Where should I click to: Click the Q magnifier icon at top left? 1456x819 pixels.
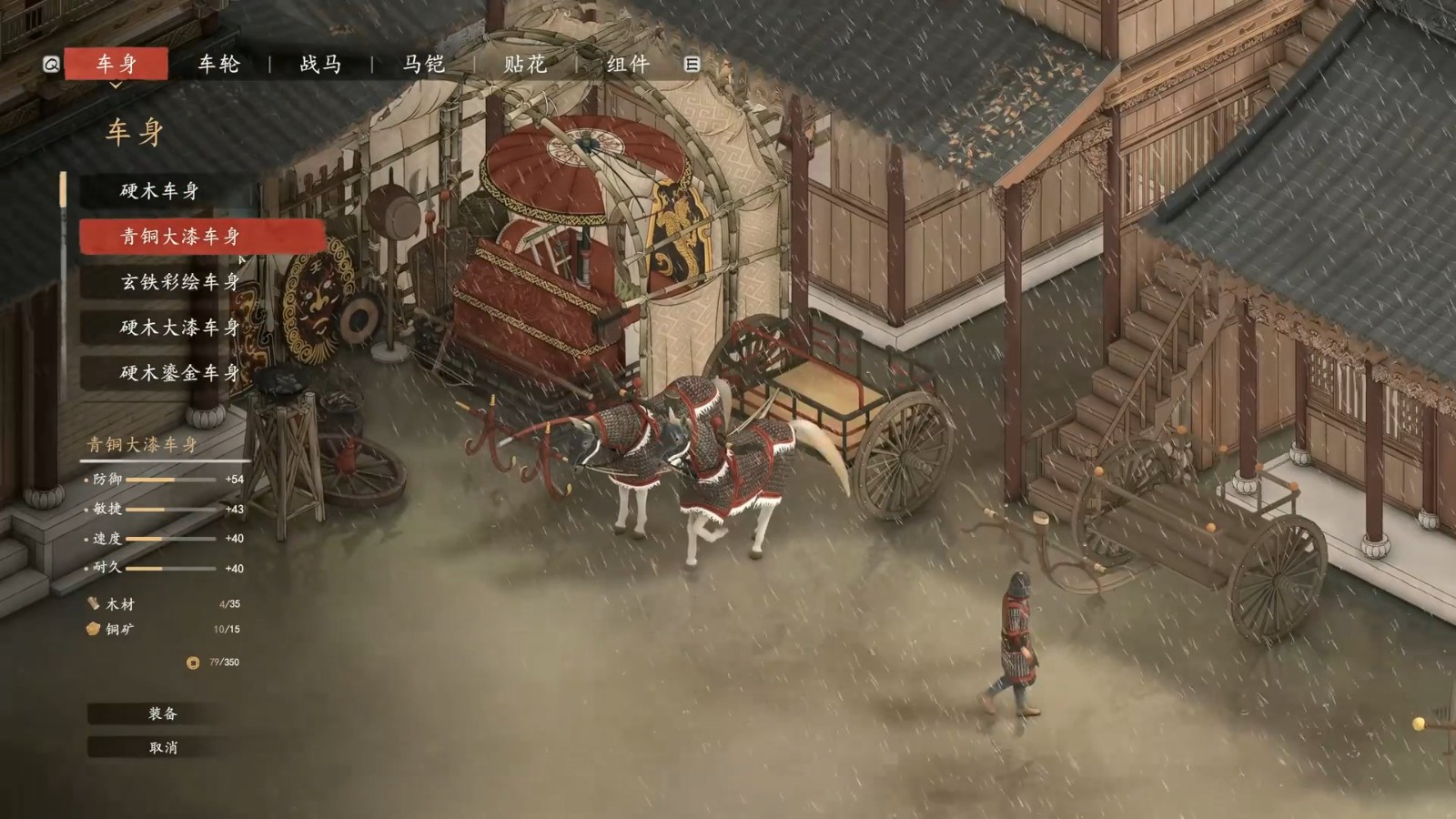[x=50, y=65]
